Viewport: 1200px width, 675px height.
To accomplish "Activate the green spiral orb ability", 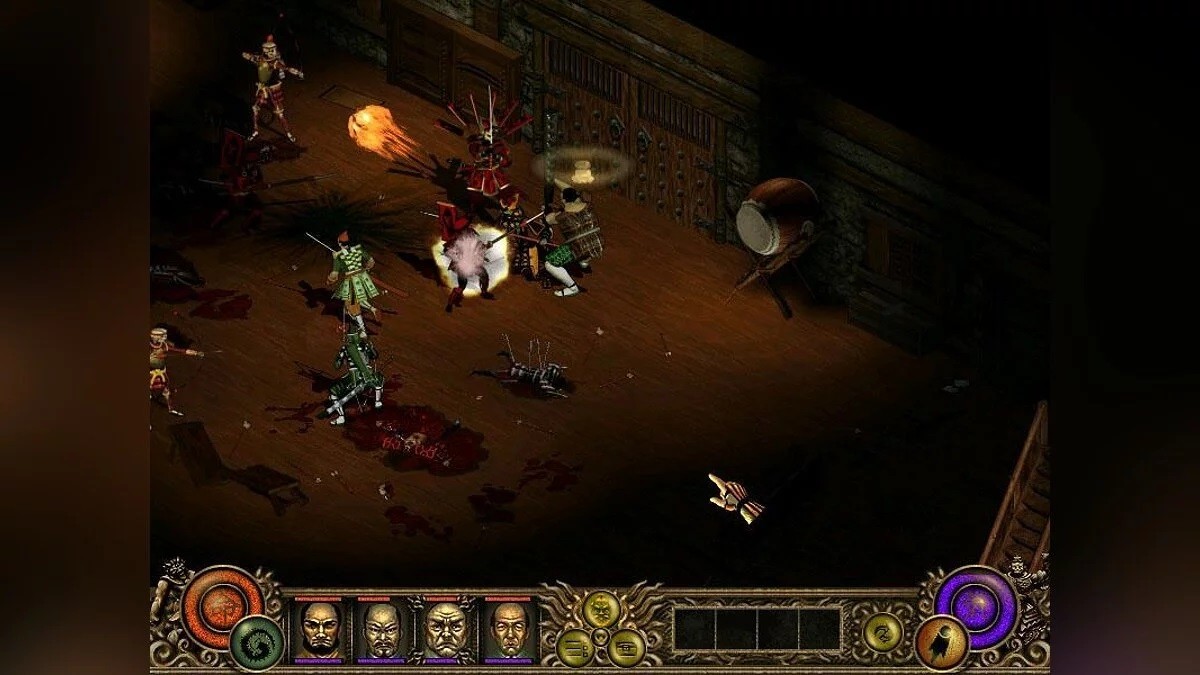I will pos(256,644).
